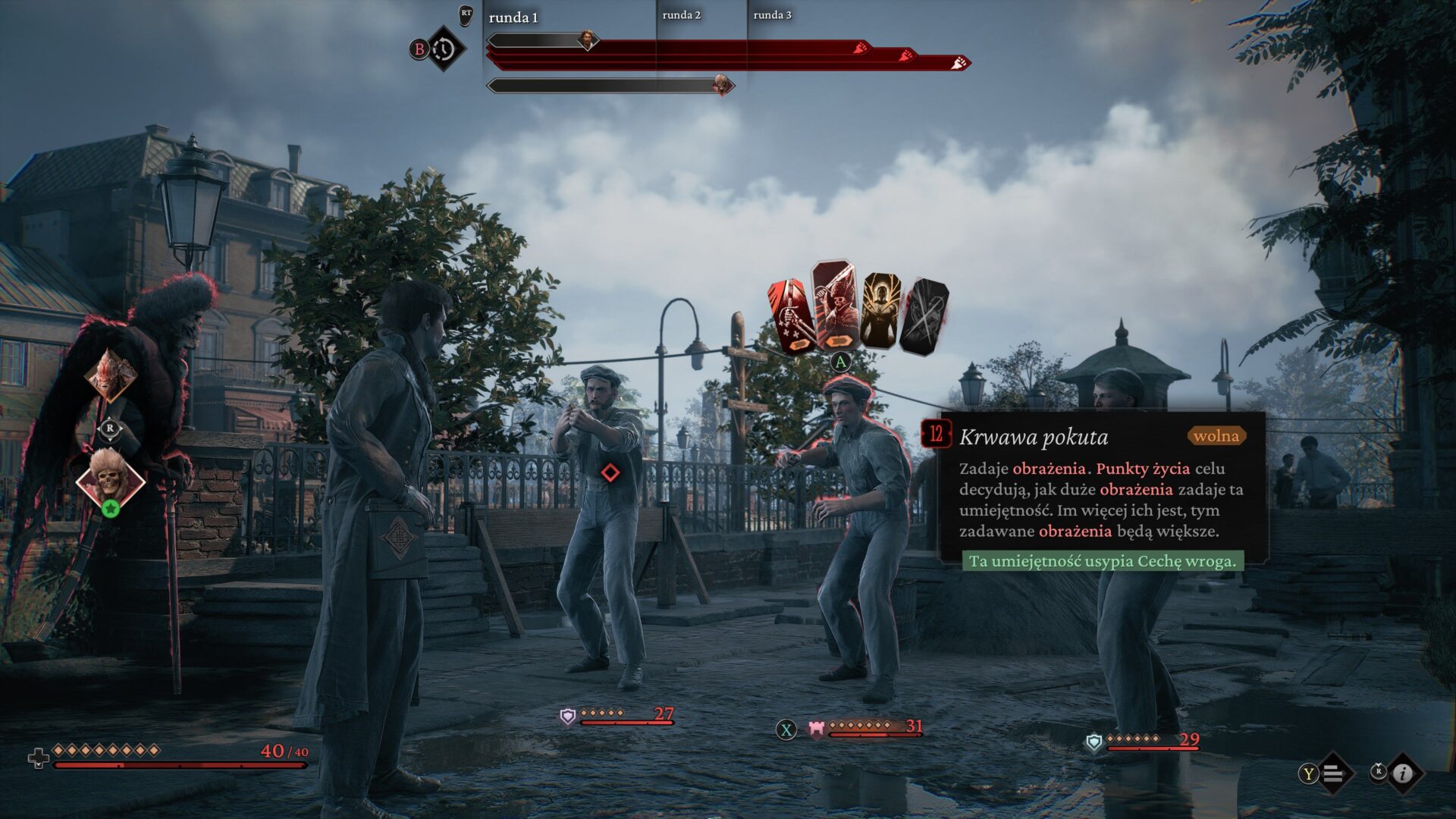Select the skull-in-fur-hat salutor portrait

tap(111, 478)
